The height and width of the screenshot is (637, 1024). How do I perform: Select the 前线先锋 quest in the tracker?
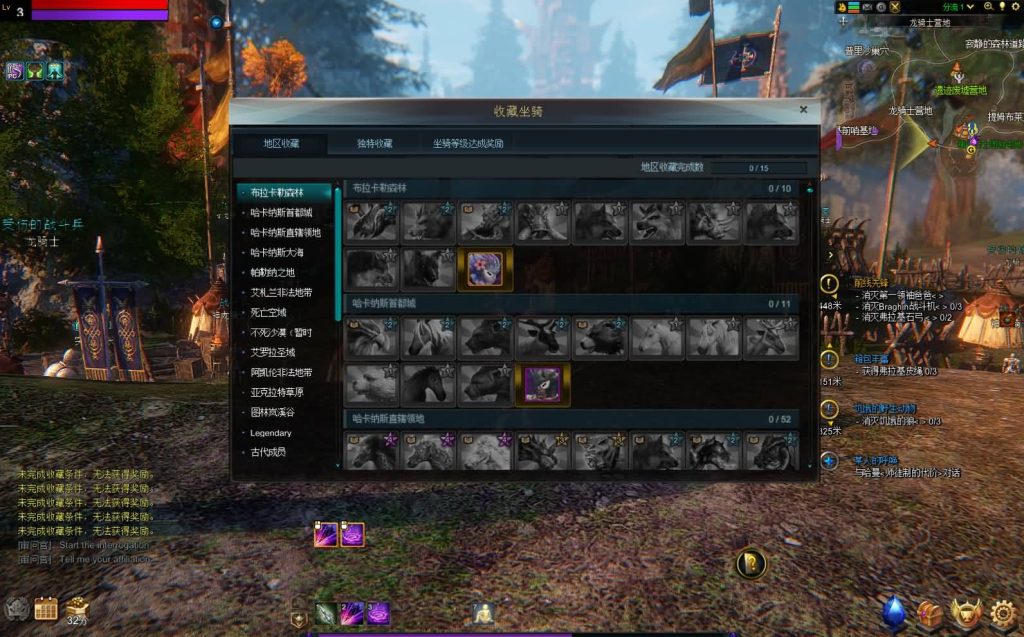868,283
